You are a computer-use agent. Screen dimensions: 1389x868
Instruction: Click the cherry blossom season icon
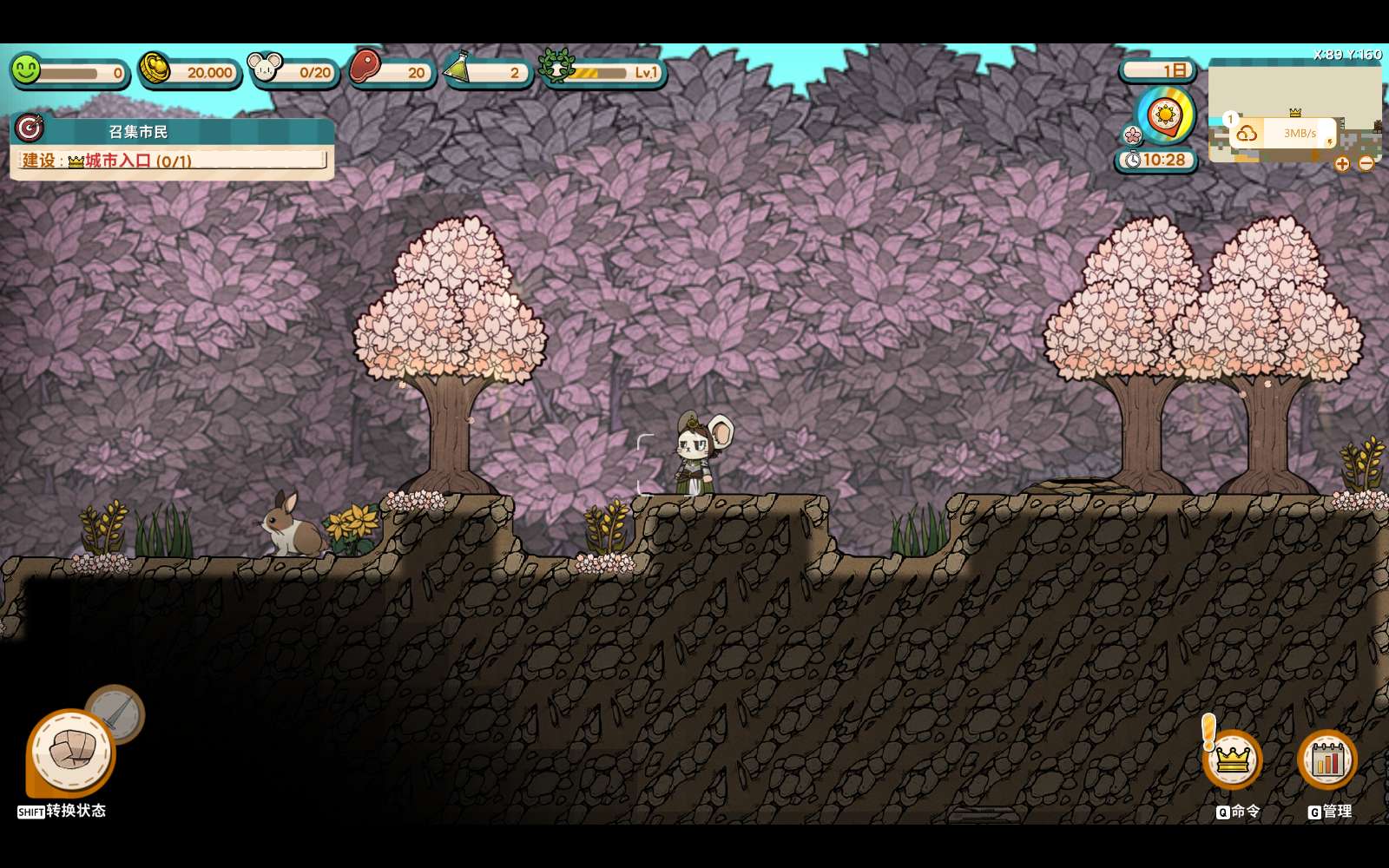pyautogui.click(x=1132, y=135)
